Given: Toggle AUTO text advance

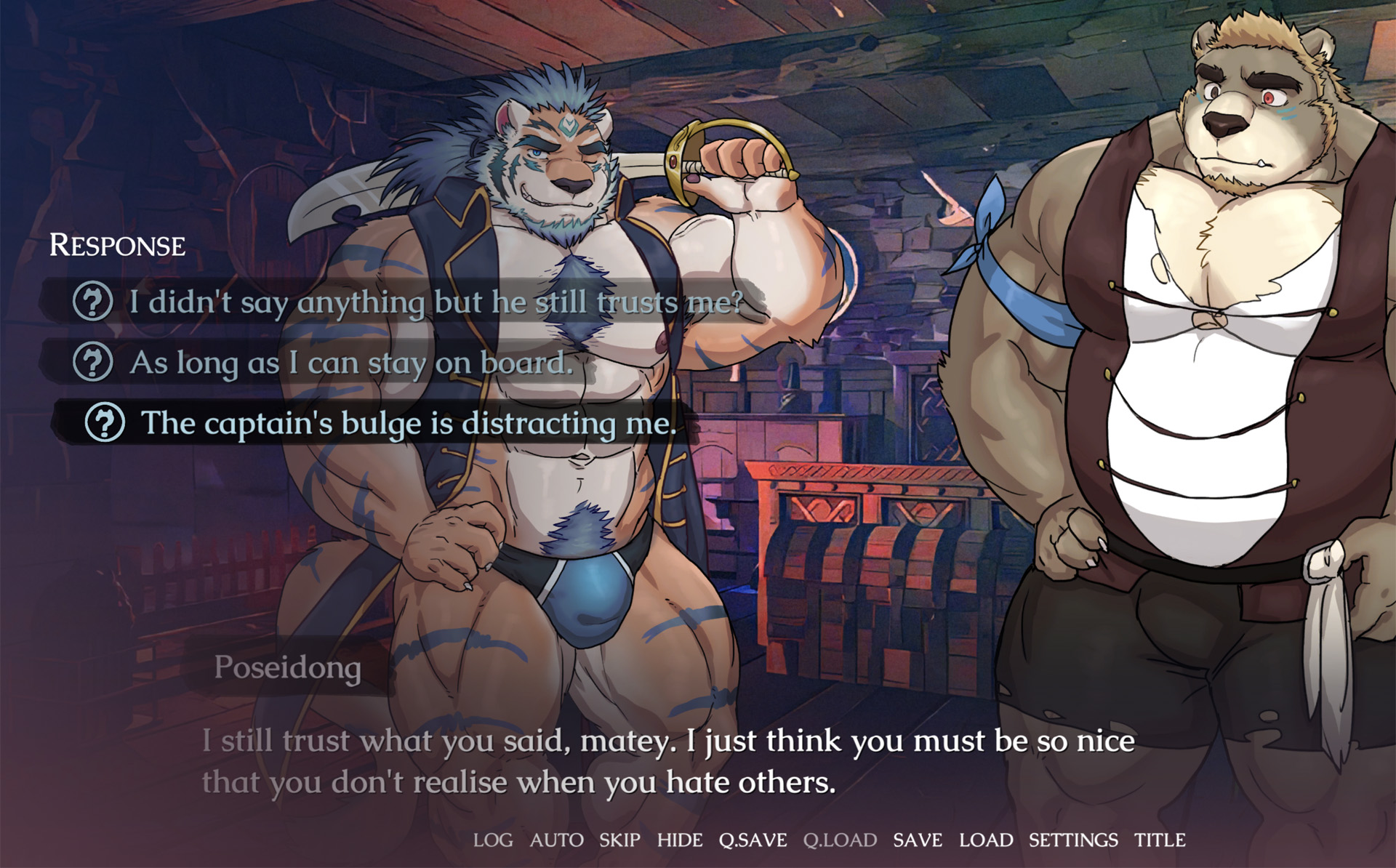Looking at the screenshot, I should (556, 840).
